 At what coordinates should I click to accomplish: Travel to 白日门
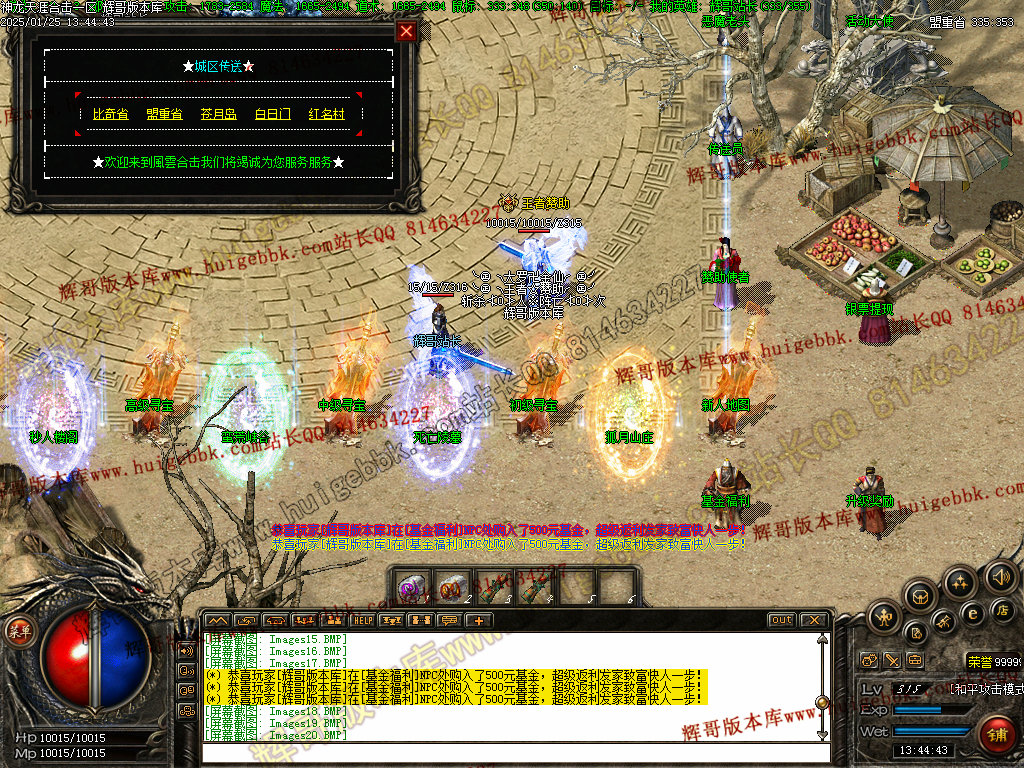272,115
